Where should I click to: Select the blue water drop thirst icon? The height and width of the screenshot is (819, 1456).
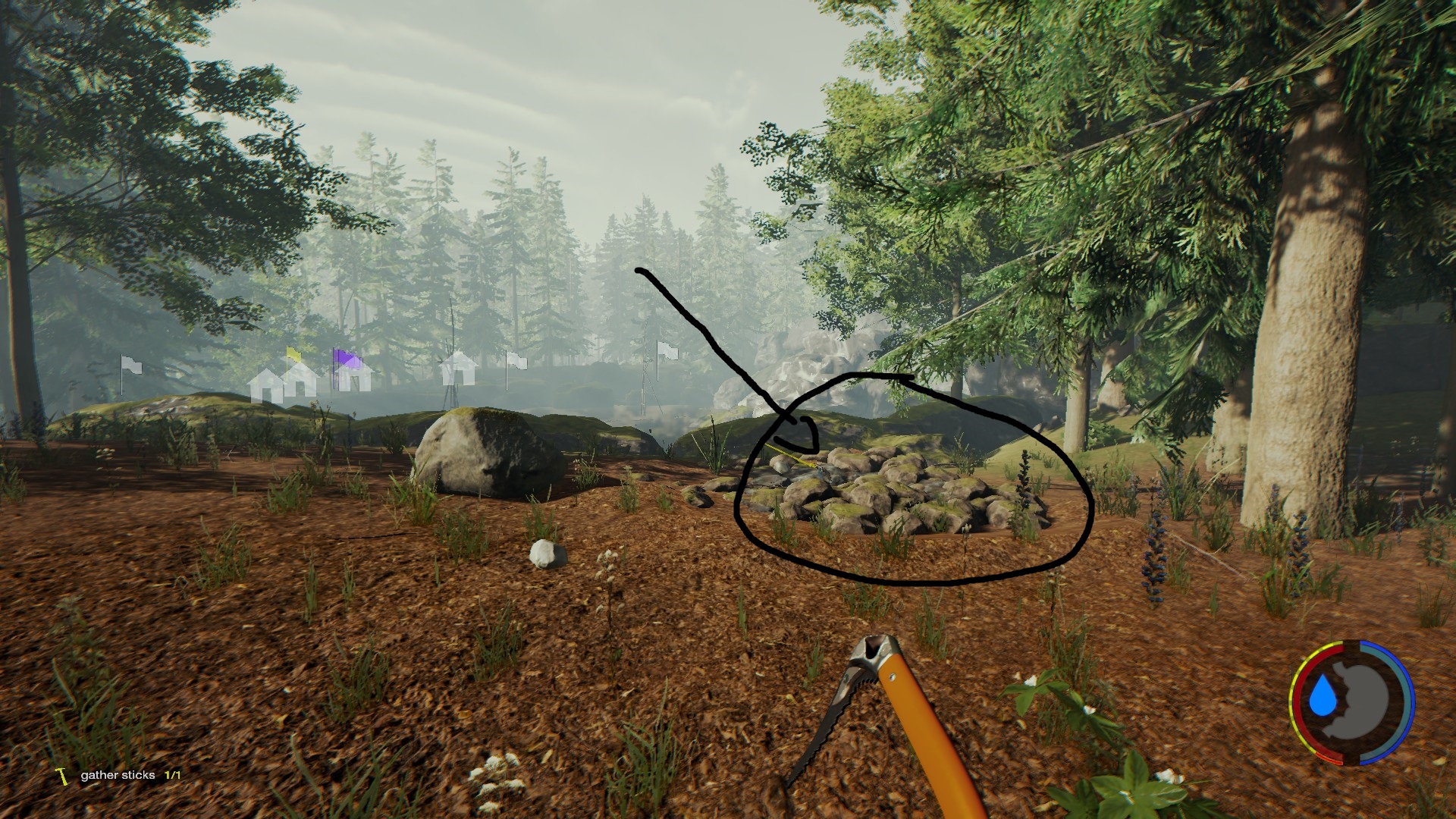coord(1323,696)
